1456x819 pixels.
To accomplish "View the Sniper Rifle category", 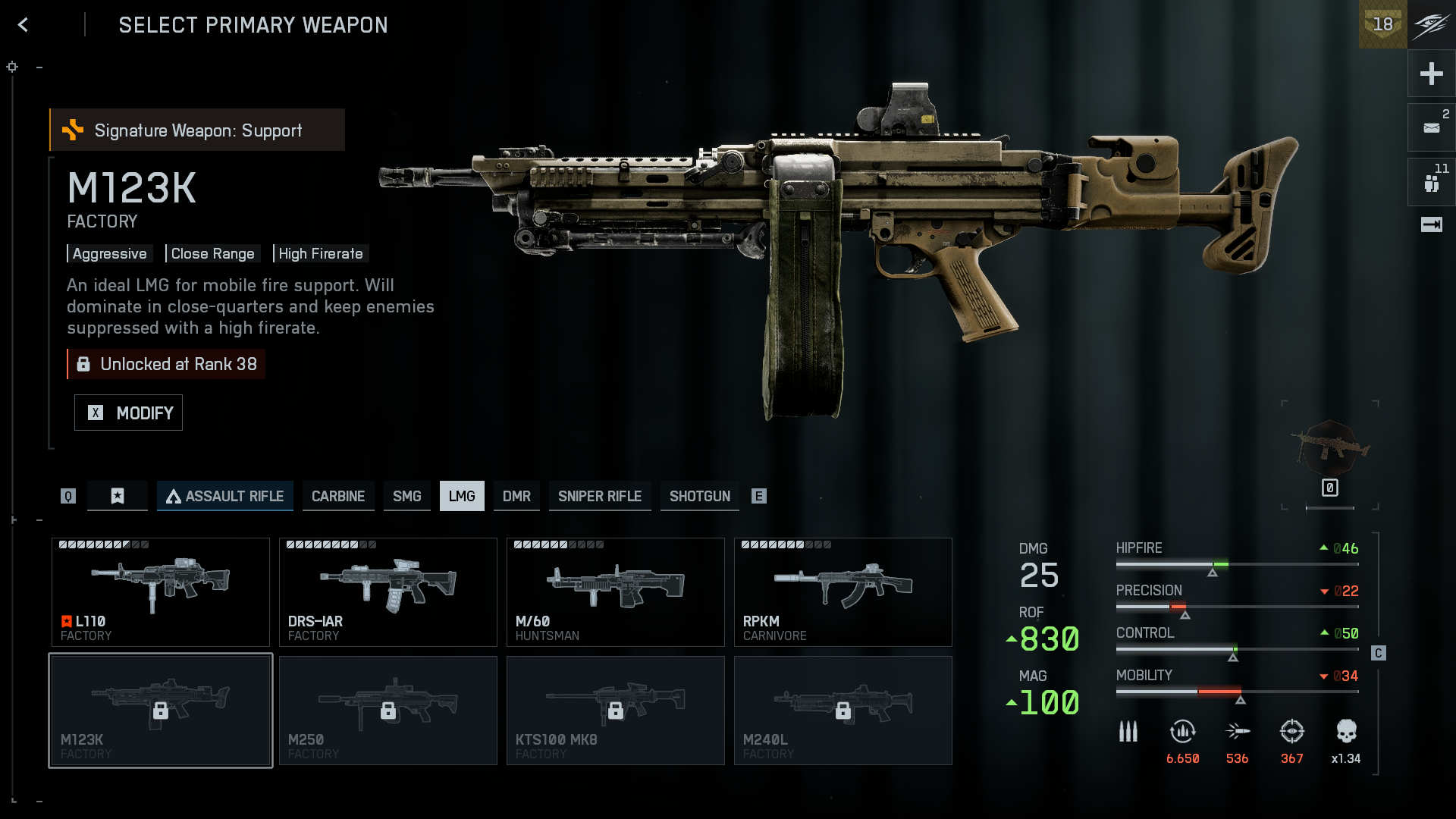I will pos(600,496).
